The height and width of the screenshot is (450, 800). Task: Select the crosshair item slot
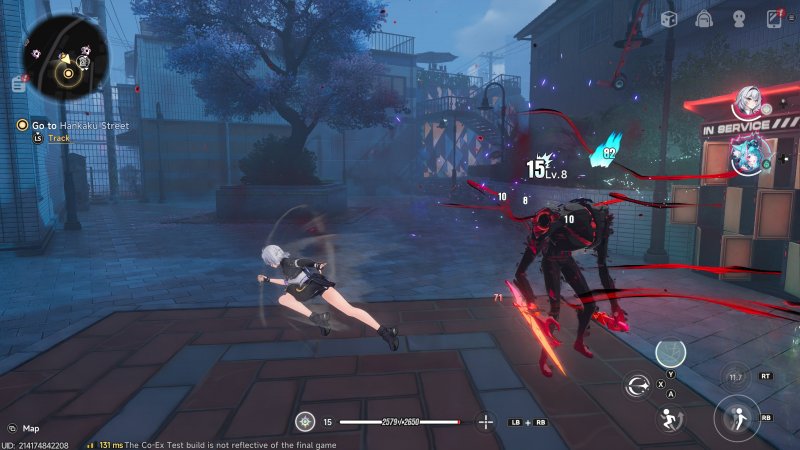click(486, 421)
